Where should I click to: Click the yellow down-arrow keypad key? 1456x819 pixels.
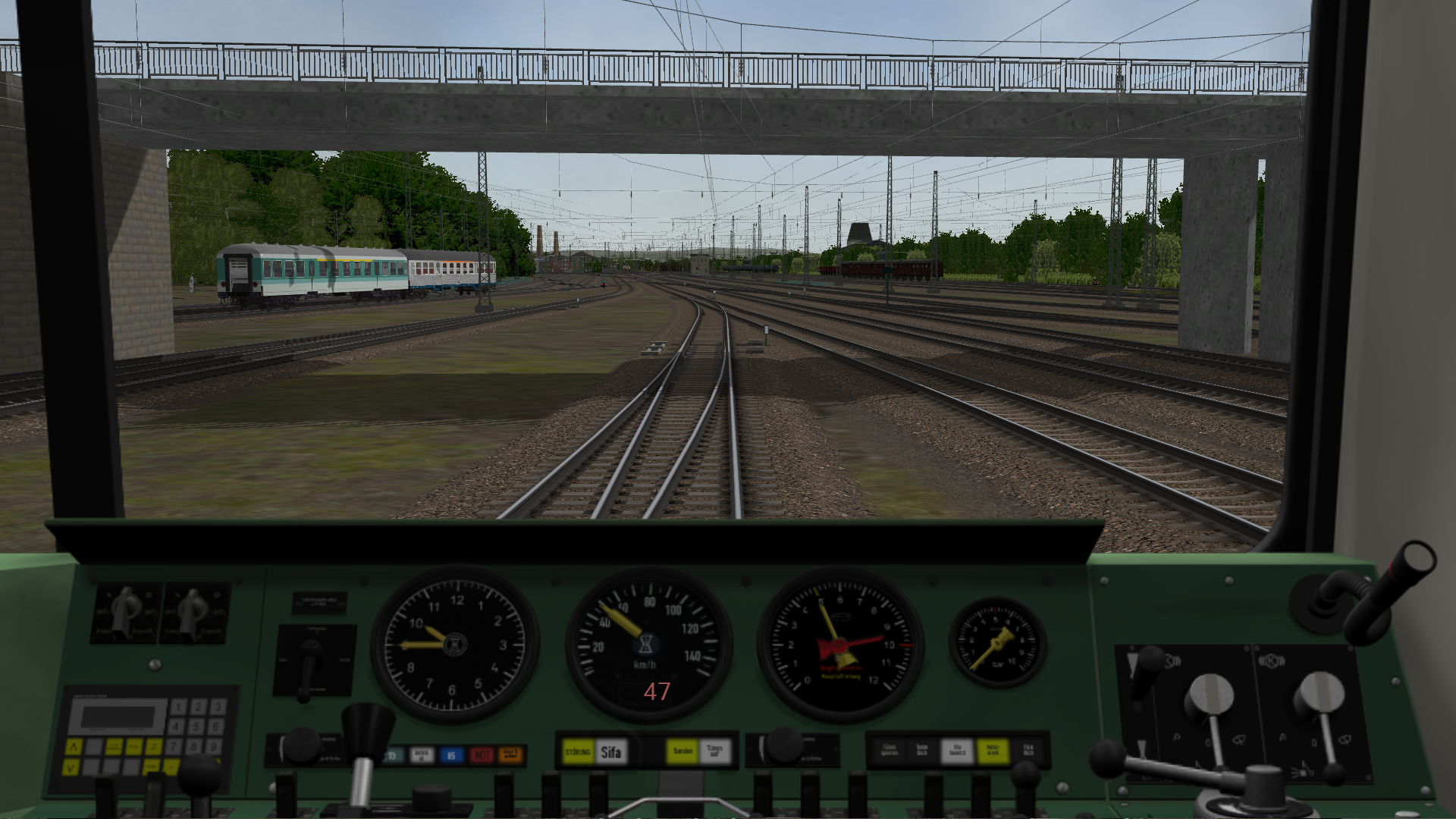(71, 767)
